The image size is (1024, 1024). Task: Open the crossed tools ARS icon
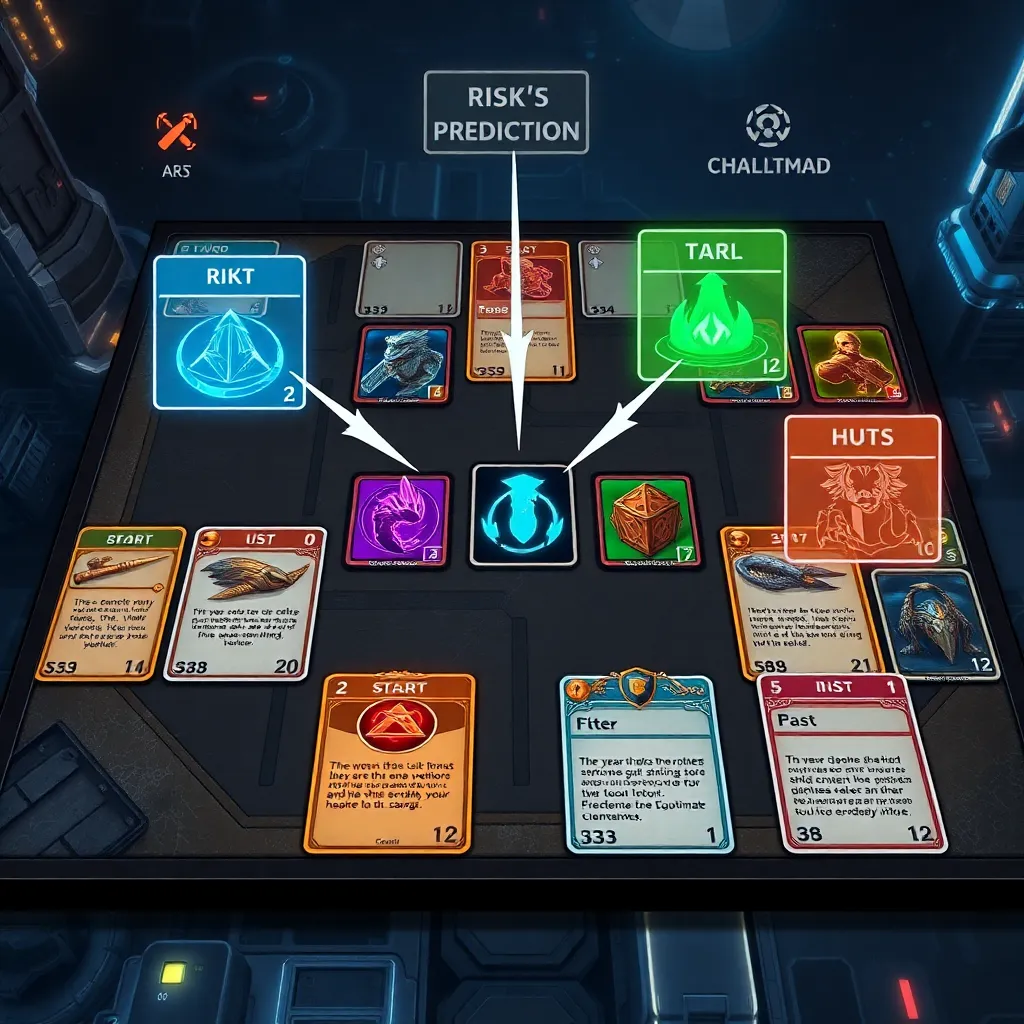coord(176,131)
